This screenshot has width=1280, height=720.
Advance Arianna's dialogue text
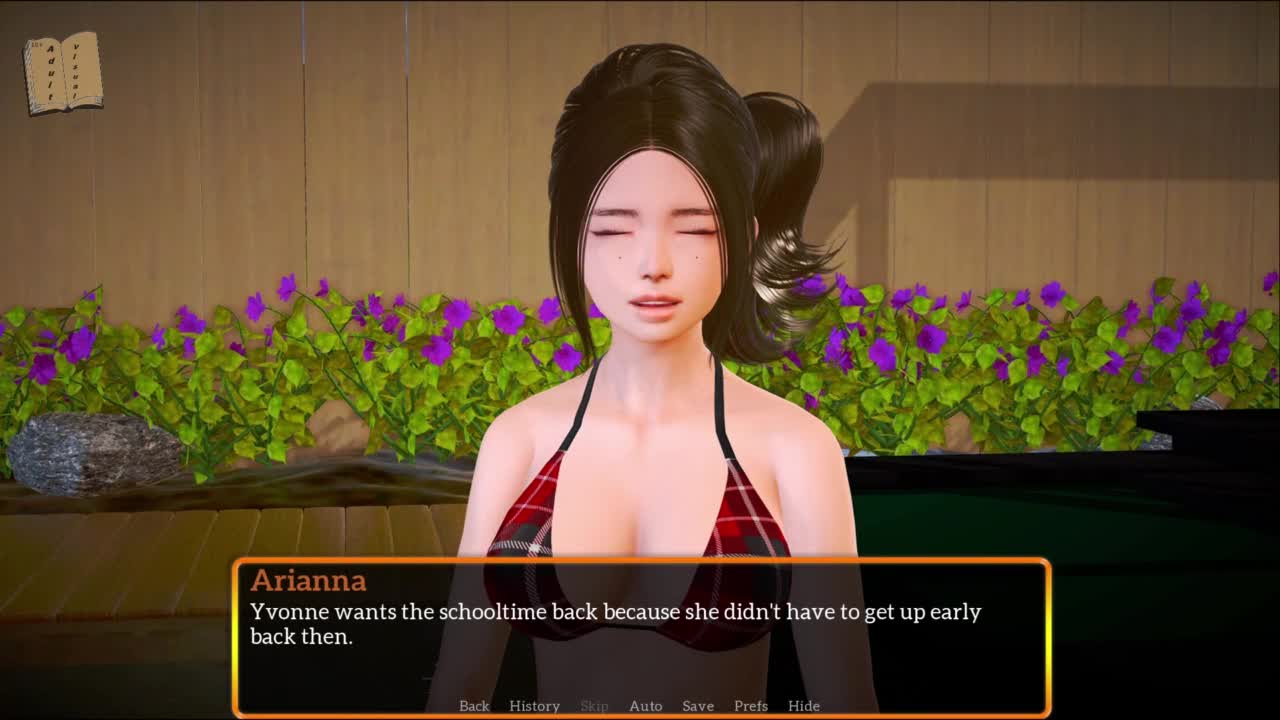640,630
